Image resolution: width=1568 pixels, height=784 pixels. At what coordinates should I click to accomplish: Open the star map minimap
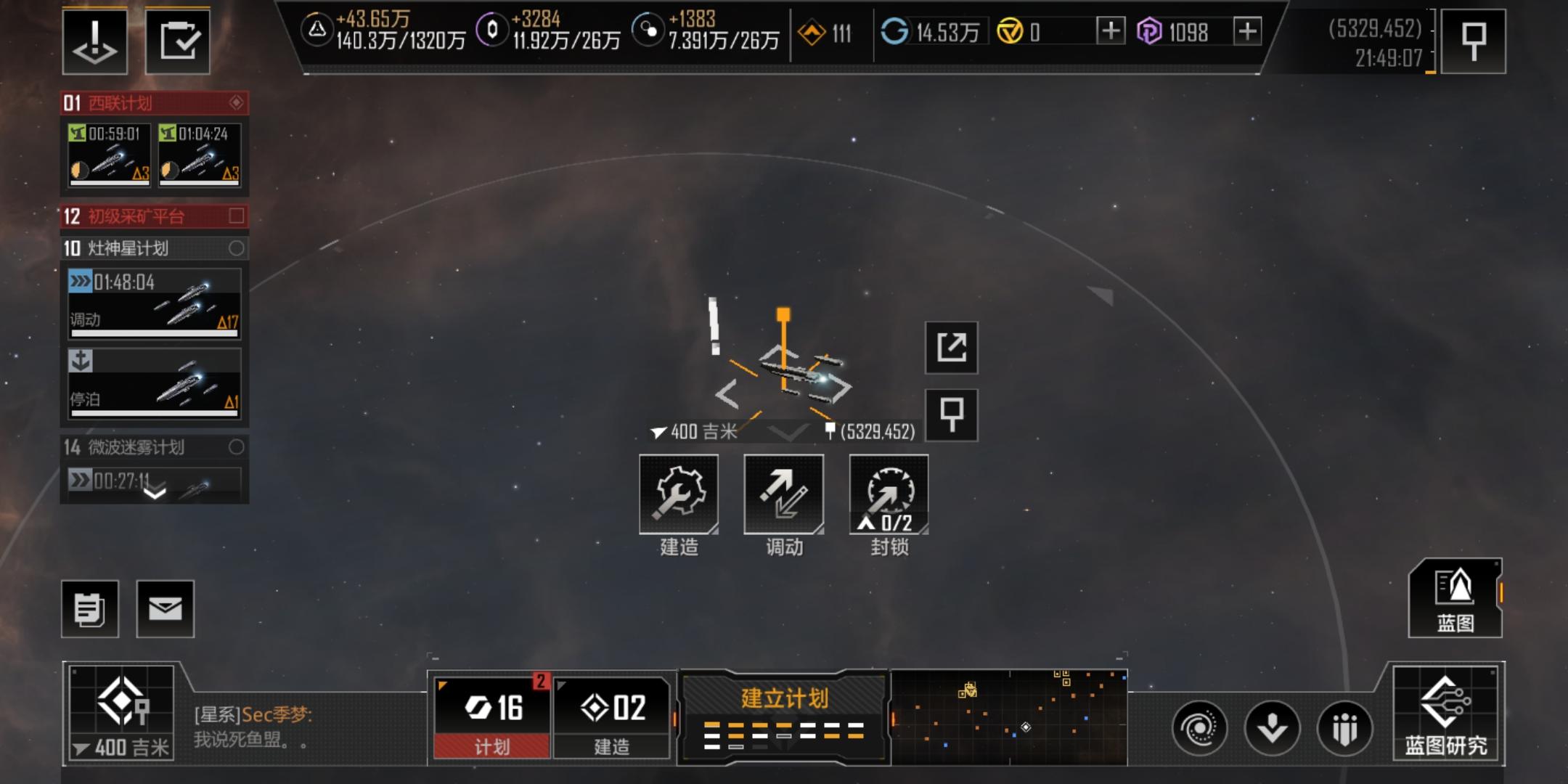click(1009, 717)
